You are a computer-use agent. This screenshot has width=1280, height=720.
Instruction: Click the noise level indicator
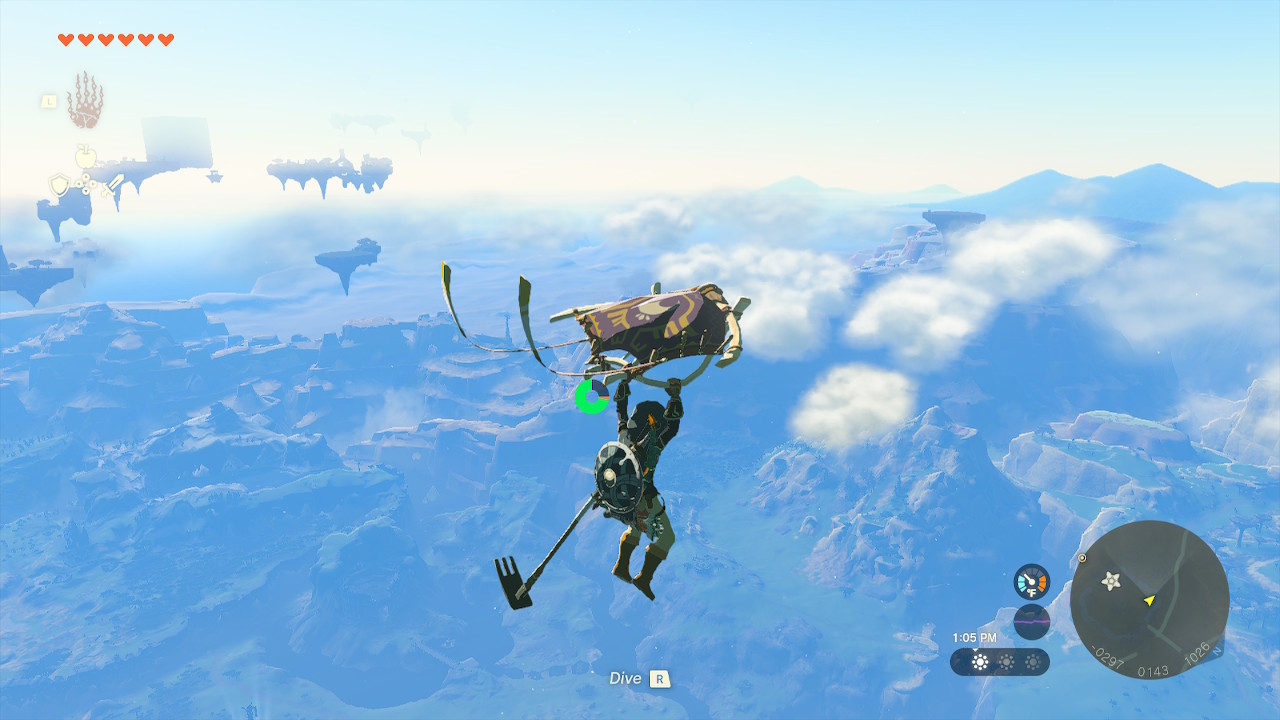click(x=1032, y=620)
